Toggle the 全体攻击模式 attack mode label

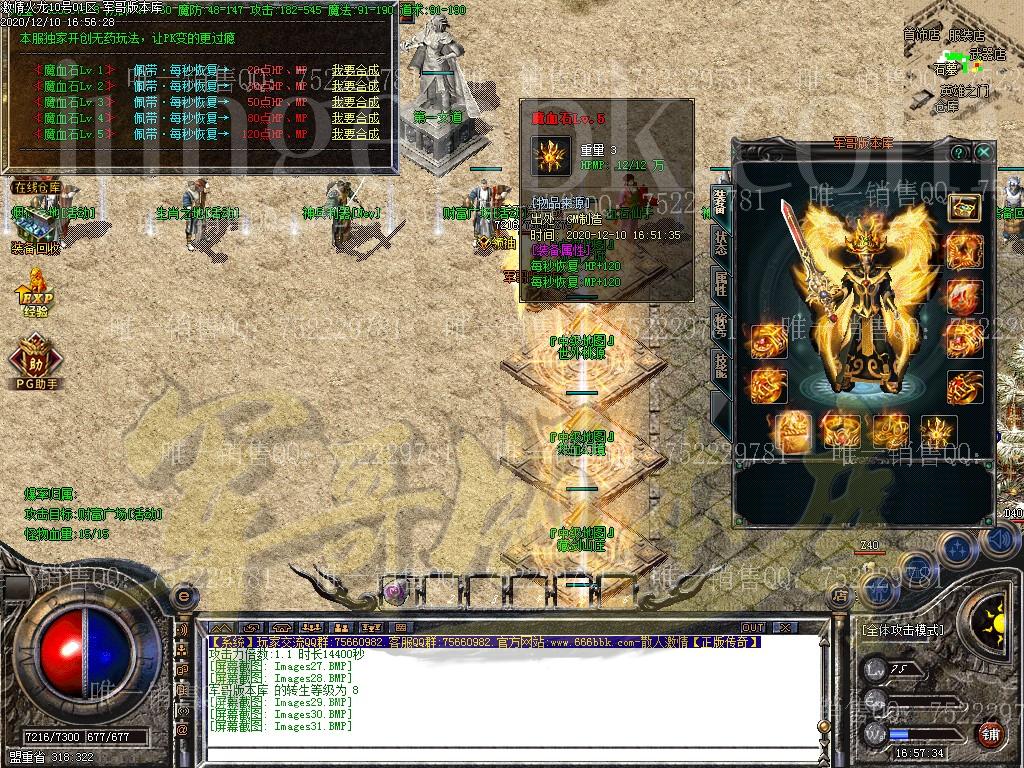(x=902, y=631)
